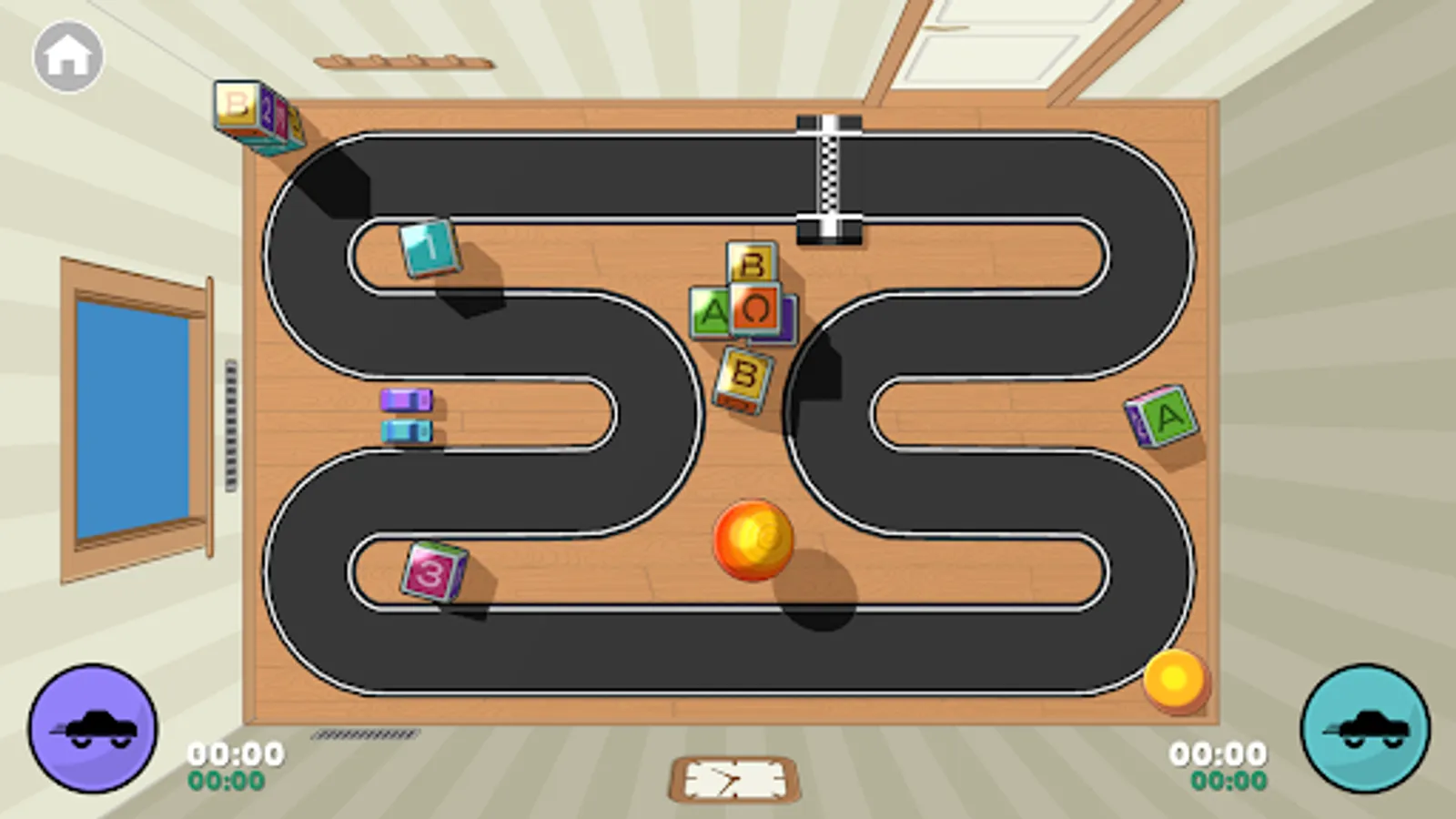Select the yellow block marked B near top-left
The height and width of the screenshot is (819, 1456).
(x=238, y=104)
